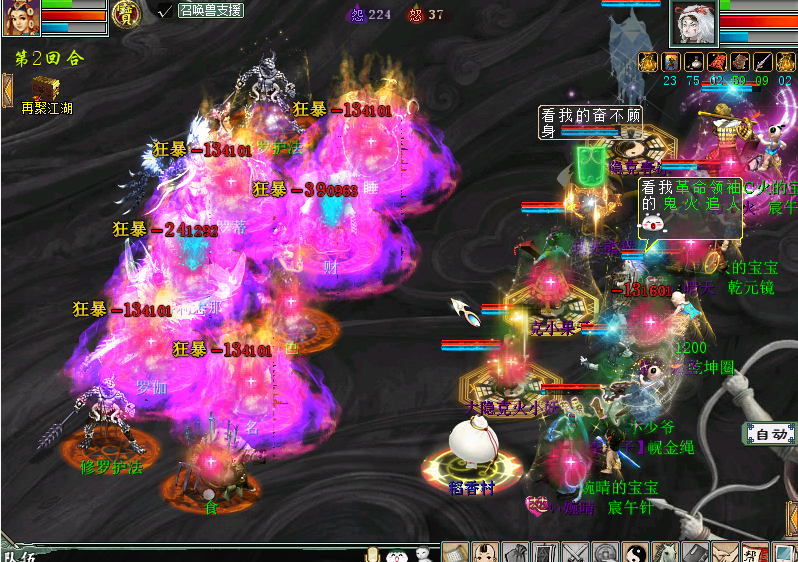Toggle the 召唤兽支援 checkbox
Screen dimensions: 798x562
click(x=165, y=10)
